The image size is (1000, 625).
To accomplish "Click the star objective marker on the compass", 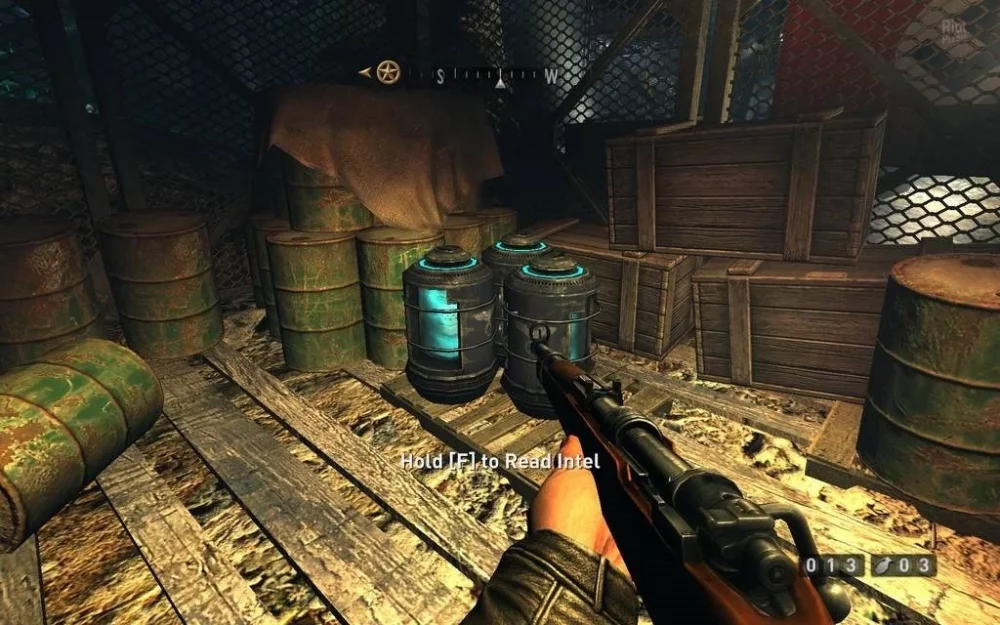I will click(388, 72).
